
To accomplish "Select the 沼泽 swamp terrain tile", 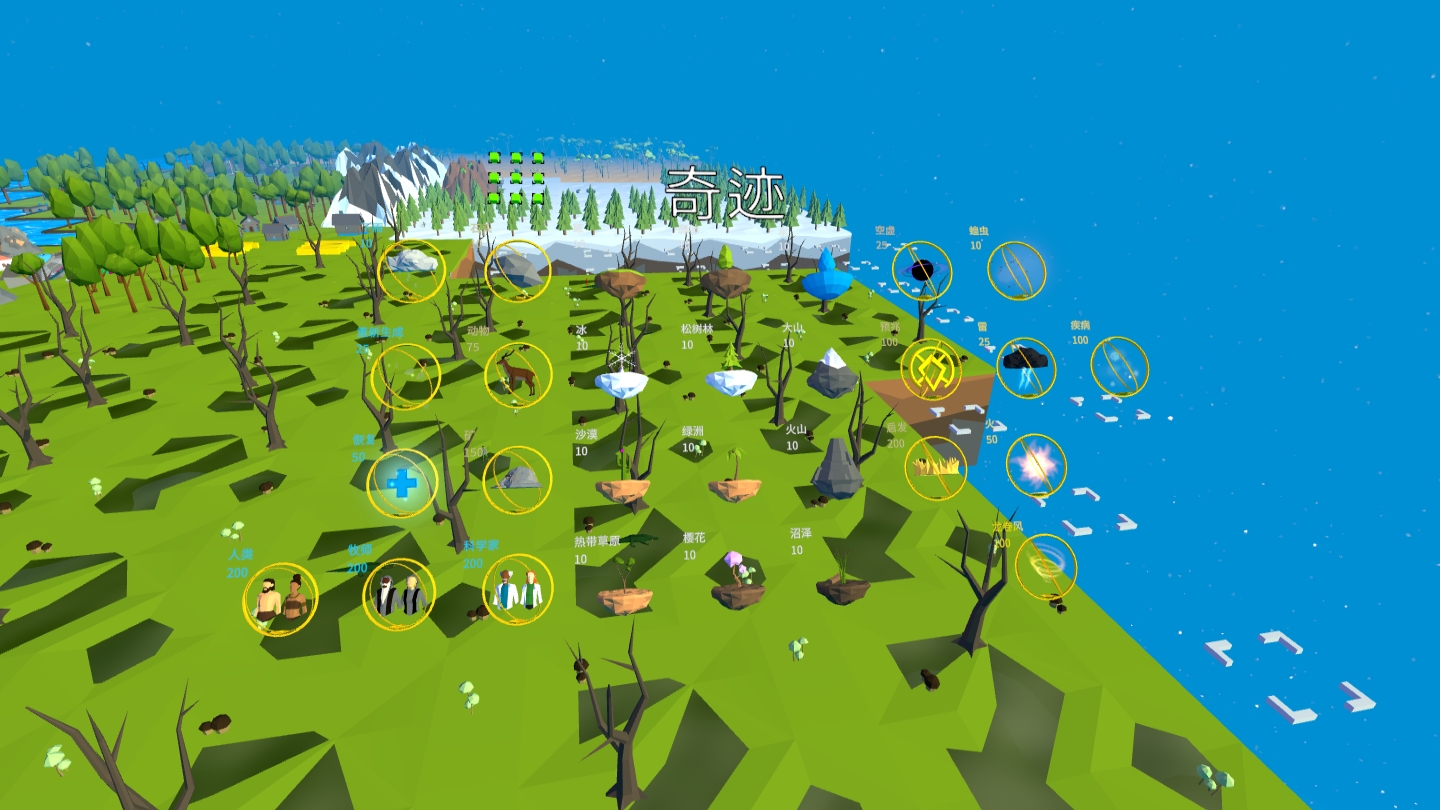I will 842,588.
